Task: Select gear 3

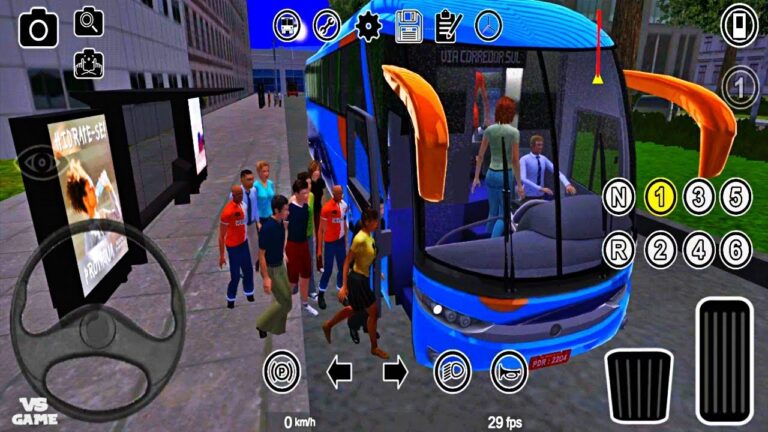Action: click(x=698, y=197)
